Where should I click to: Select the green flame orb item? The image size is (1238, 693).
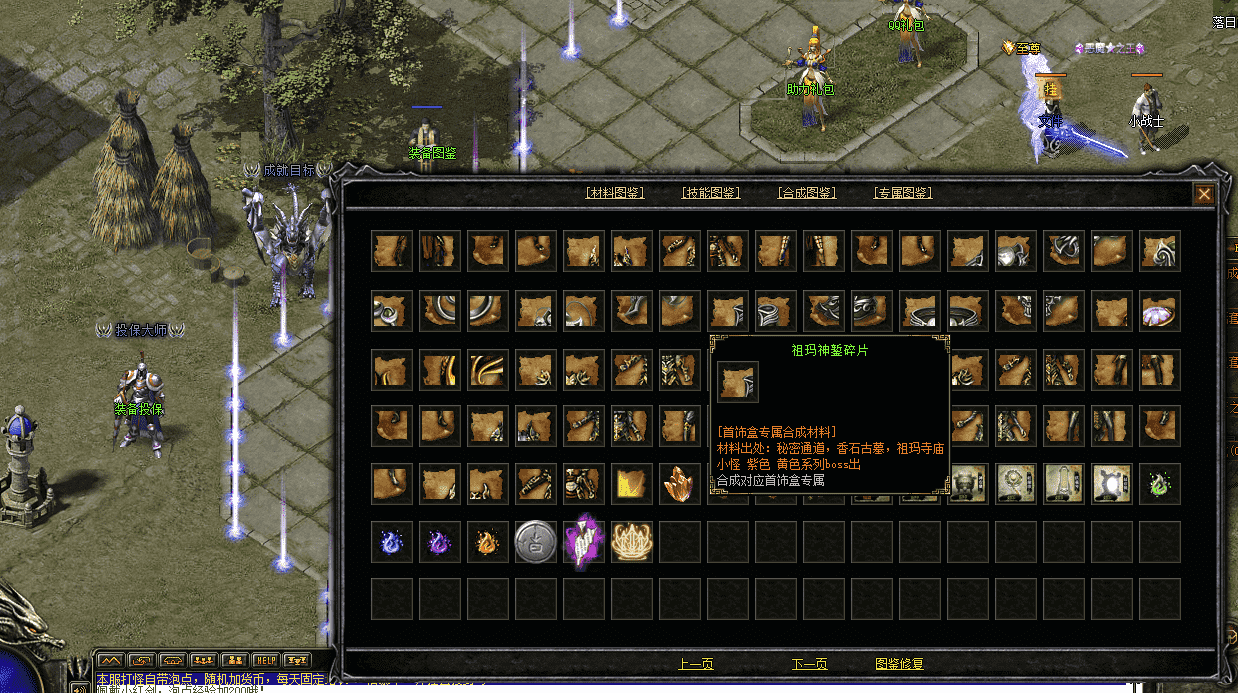click(1159, 484)
